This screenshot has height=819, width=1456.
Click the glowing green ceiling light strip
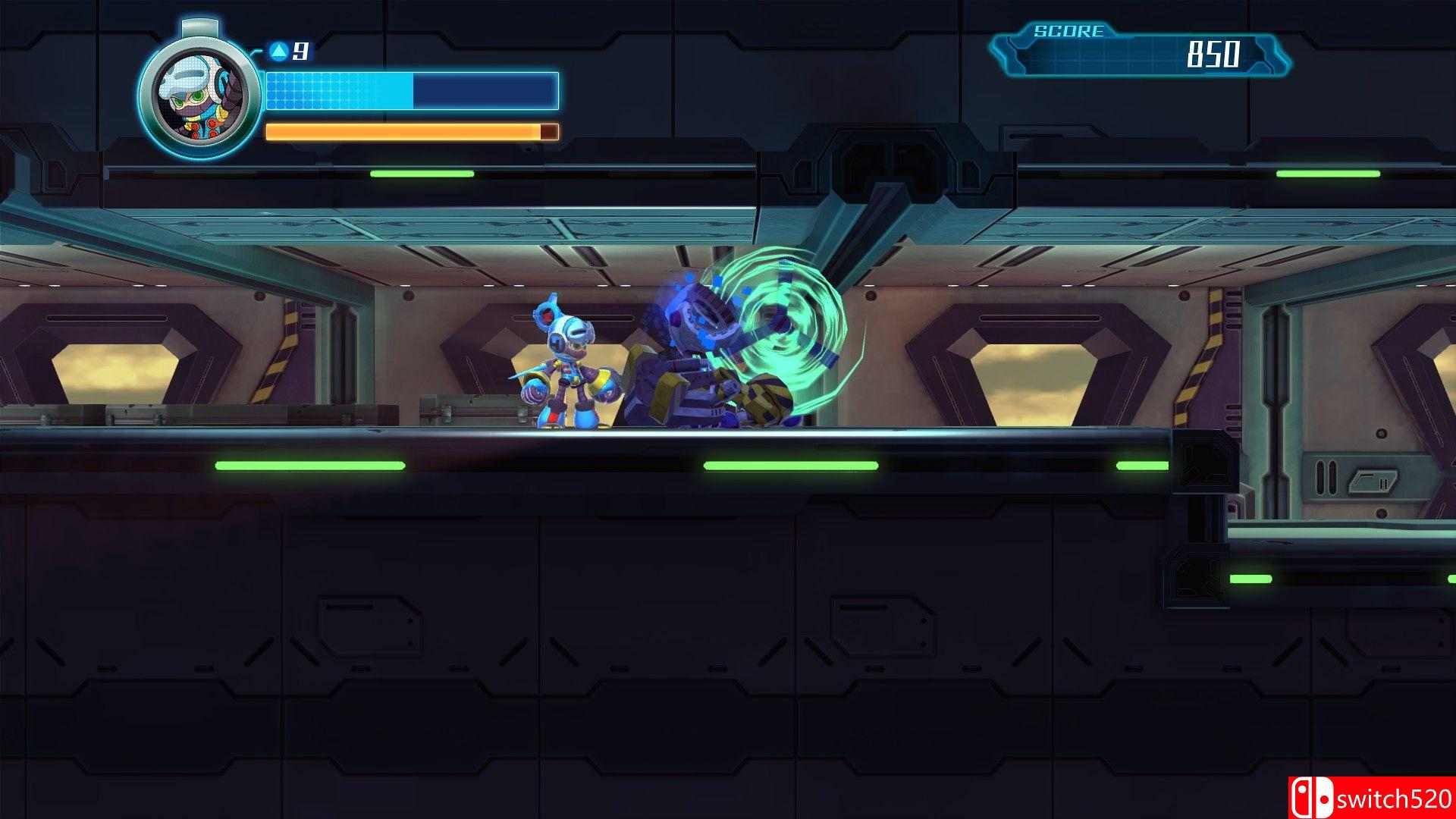421,173
